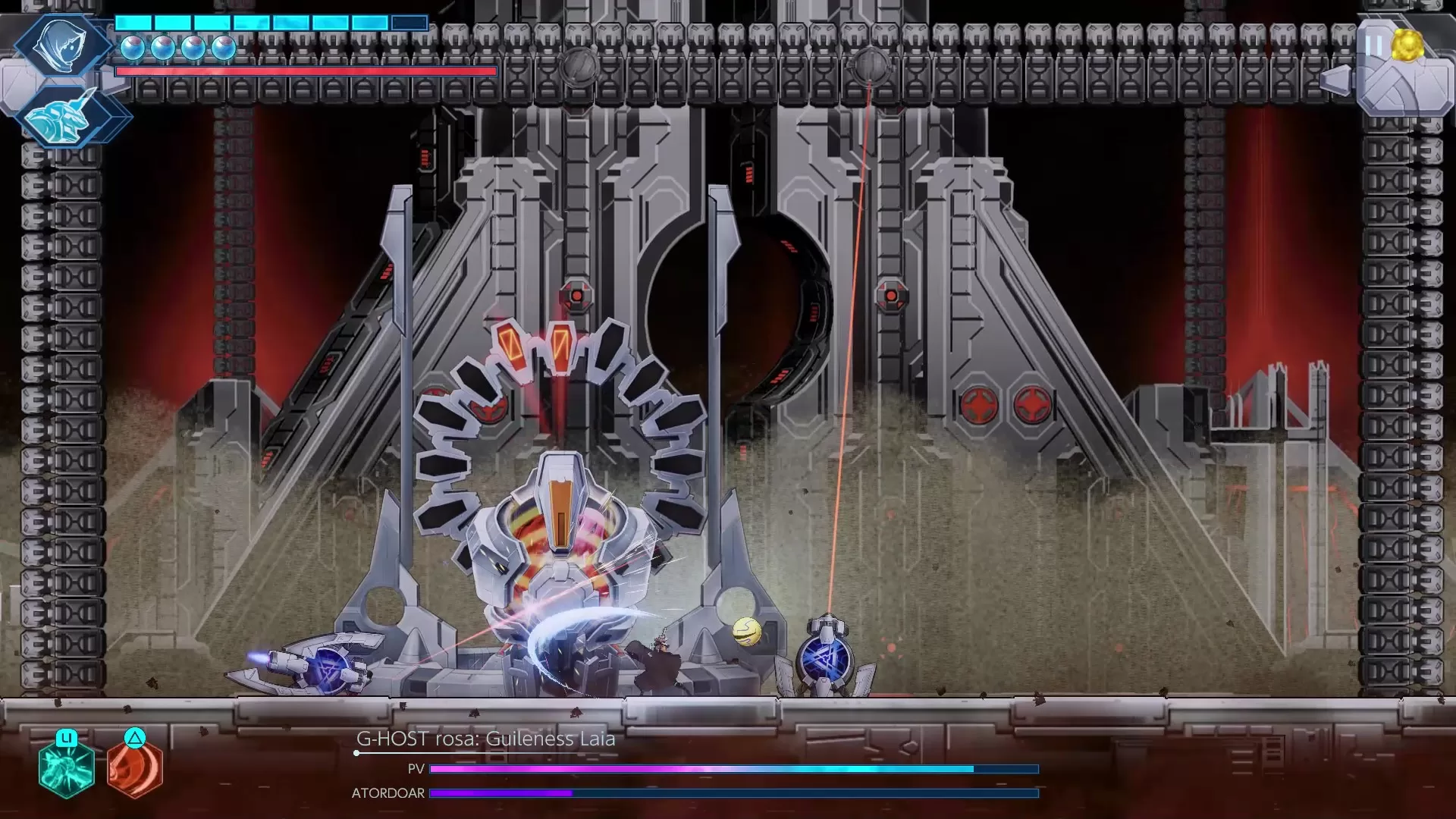Click the ATORDOAR label on the boss bar

388,792
